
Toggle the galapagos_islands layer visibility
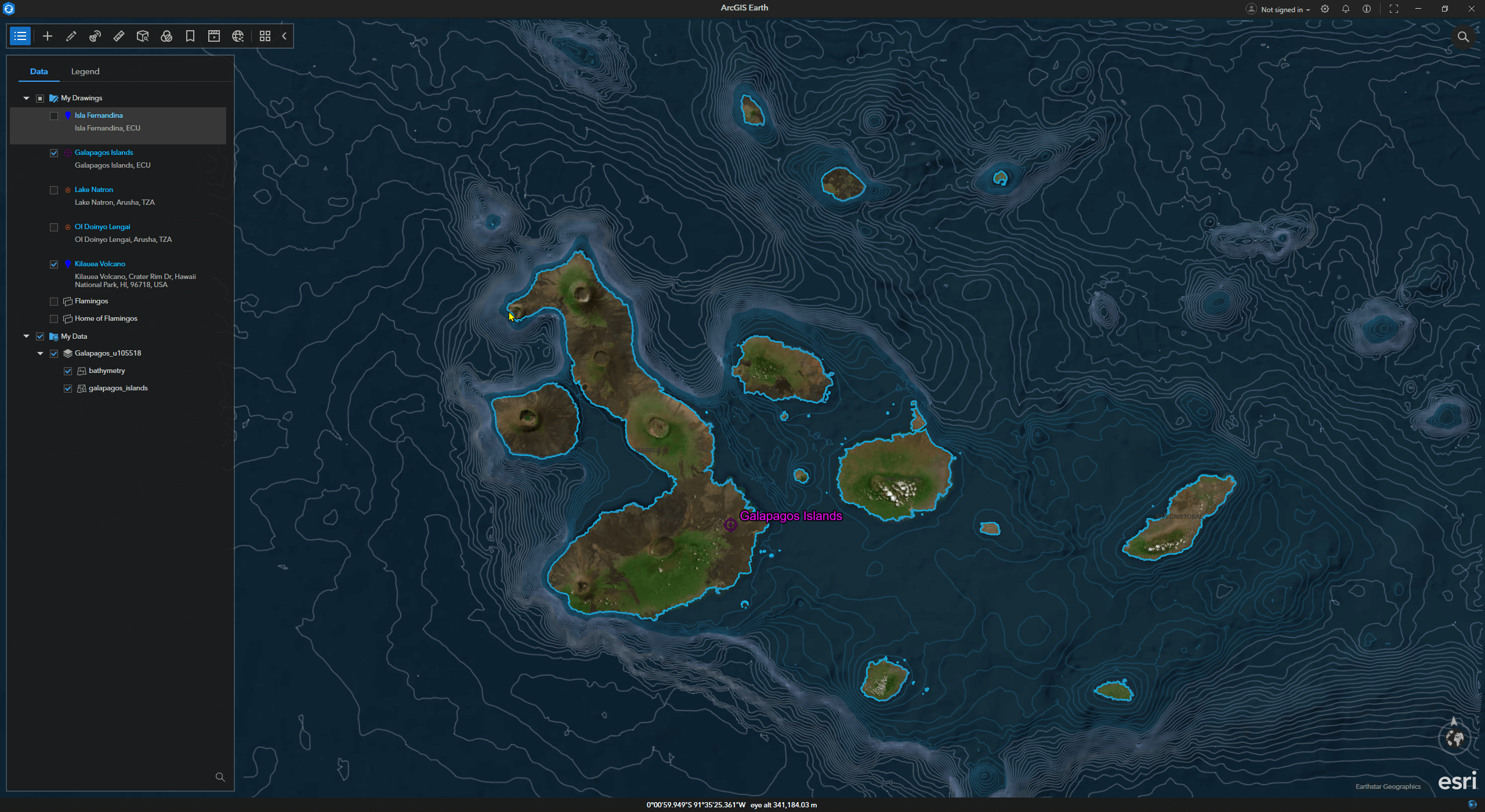coord(68,389)
